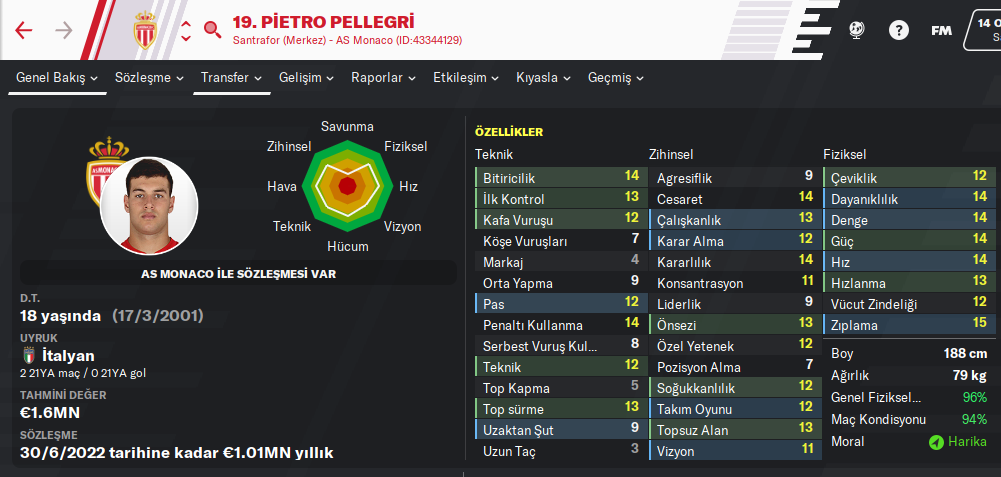Viewport: 1001px width, 477px height.
Task: Open the Sözleşme menu
Action: click(x=149, y=78)
